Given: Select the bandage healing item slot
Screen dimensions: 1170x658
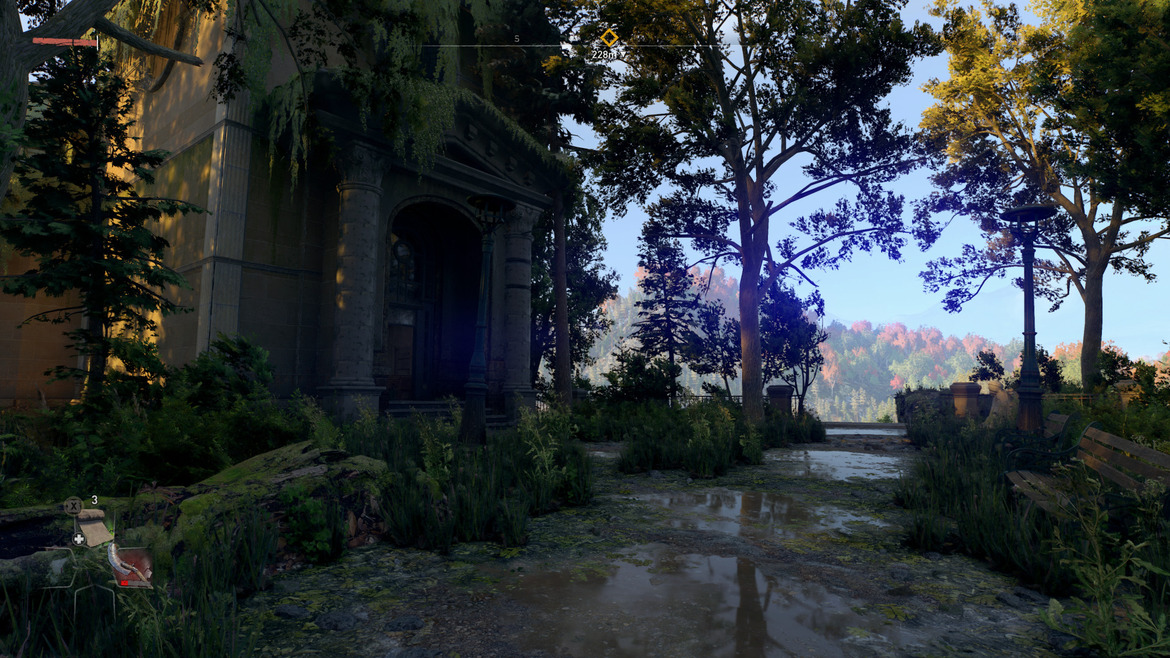Looking at the screenshot, I should click(94, 528).
